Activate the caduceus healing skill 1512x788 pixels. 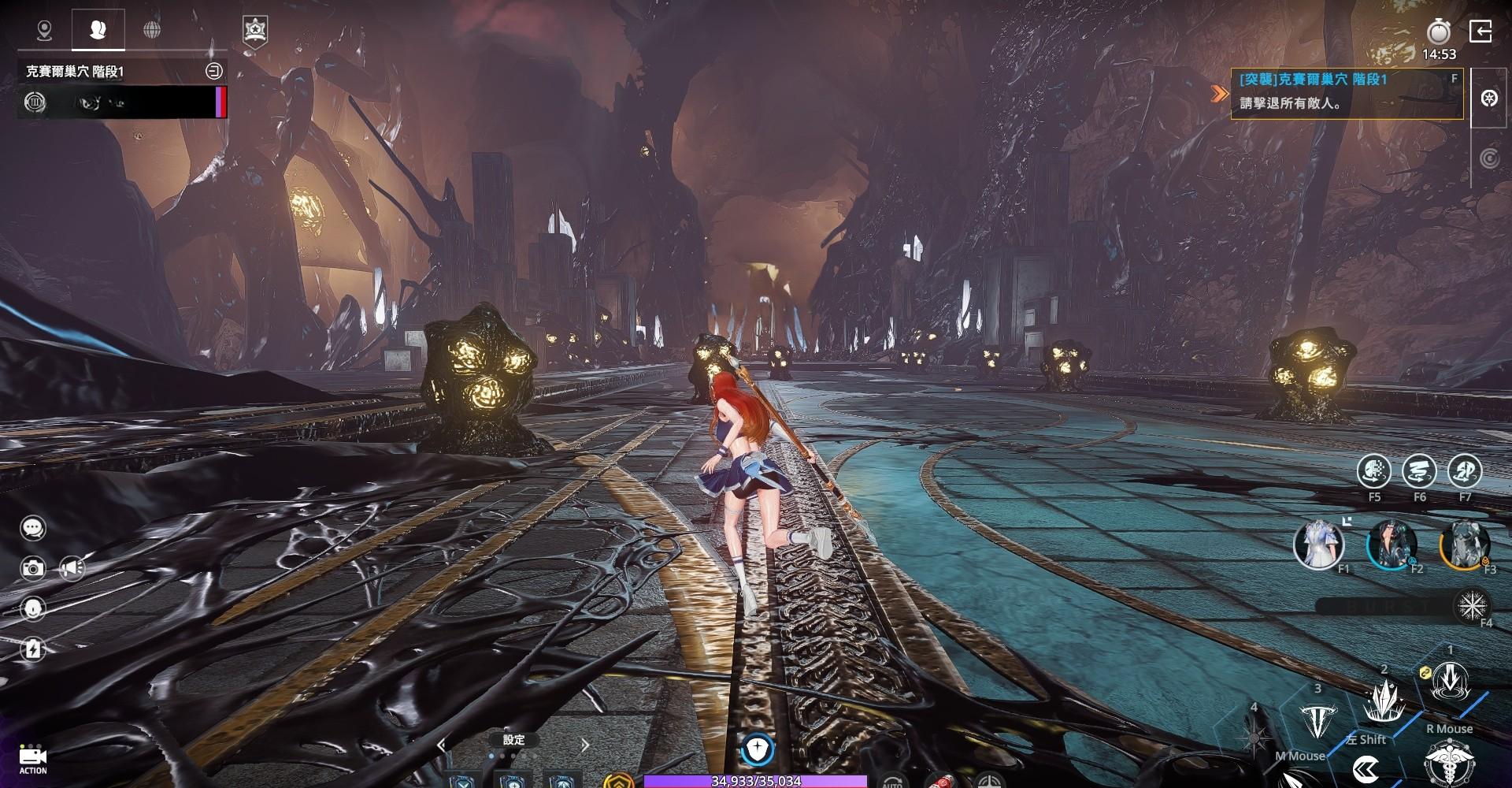[1450, 766]
